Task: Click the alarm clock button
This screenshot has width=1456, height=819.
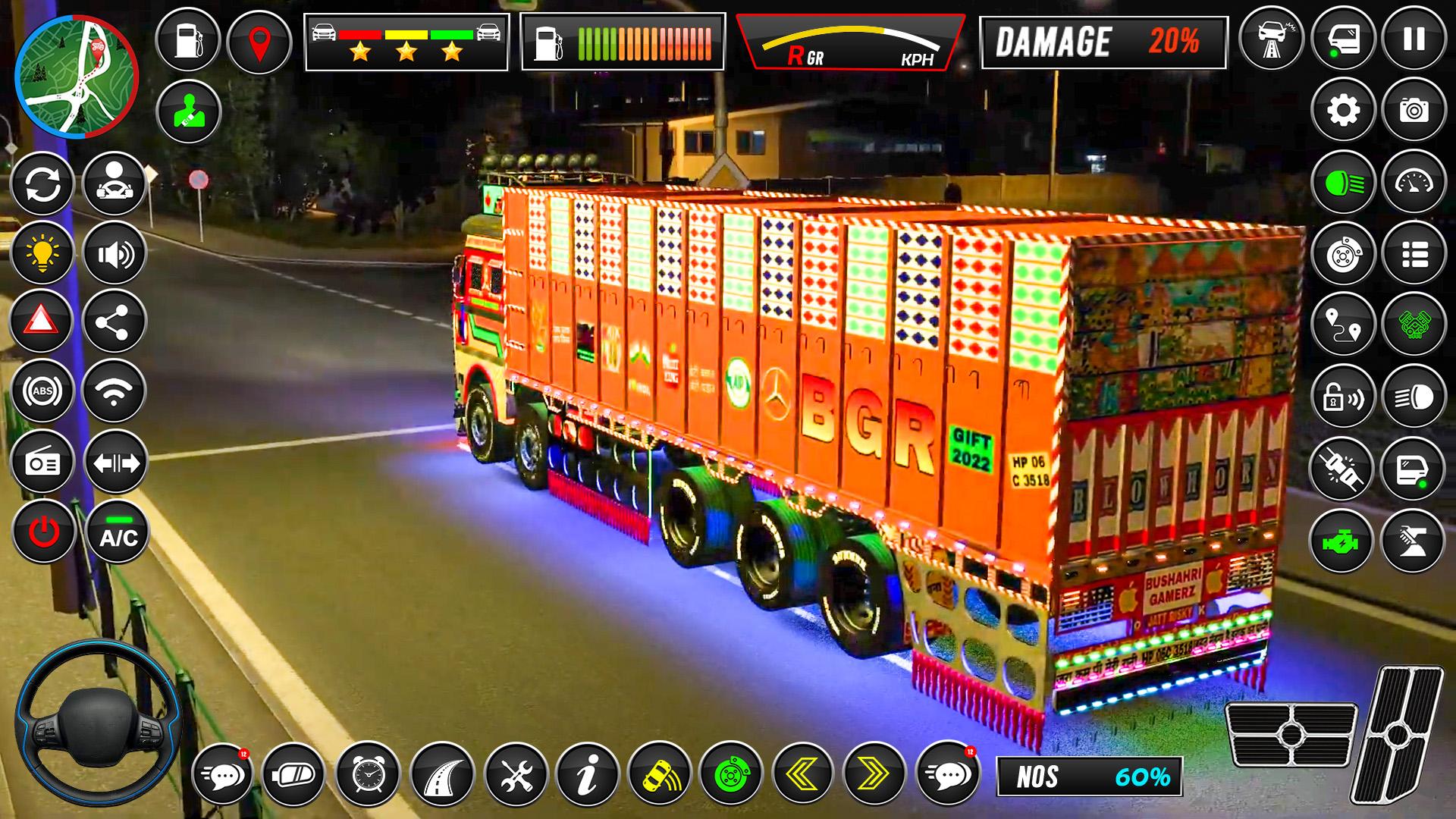Action: pos(368,774)
